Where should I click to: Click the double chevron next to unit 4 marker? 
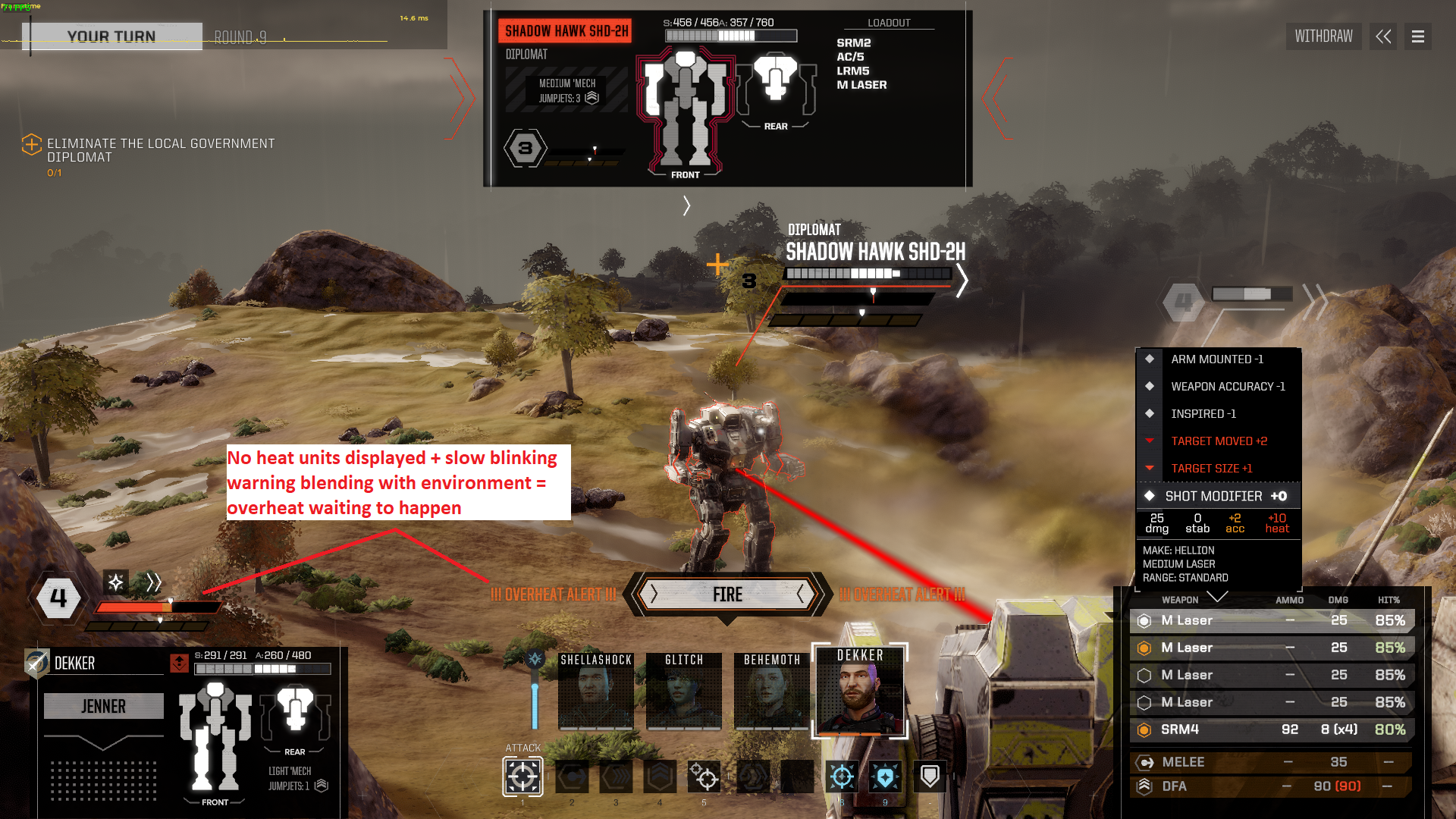point(154,583)
